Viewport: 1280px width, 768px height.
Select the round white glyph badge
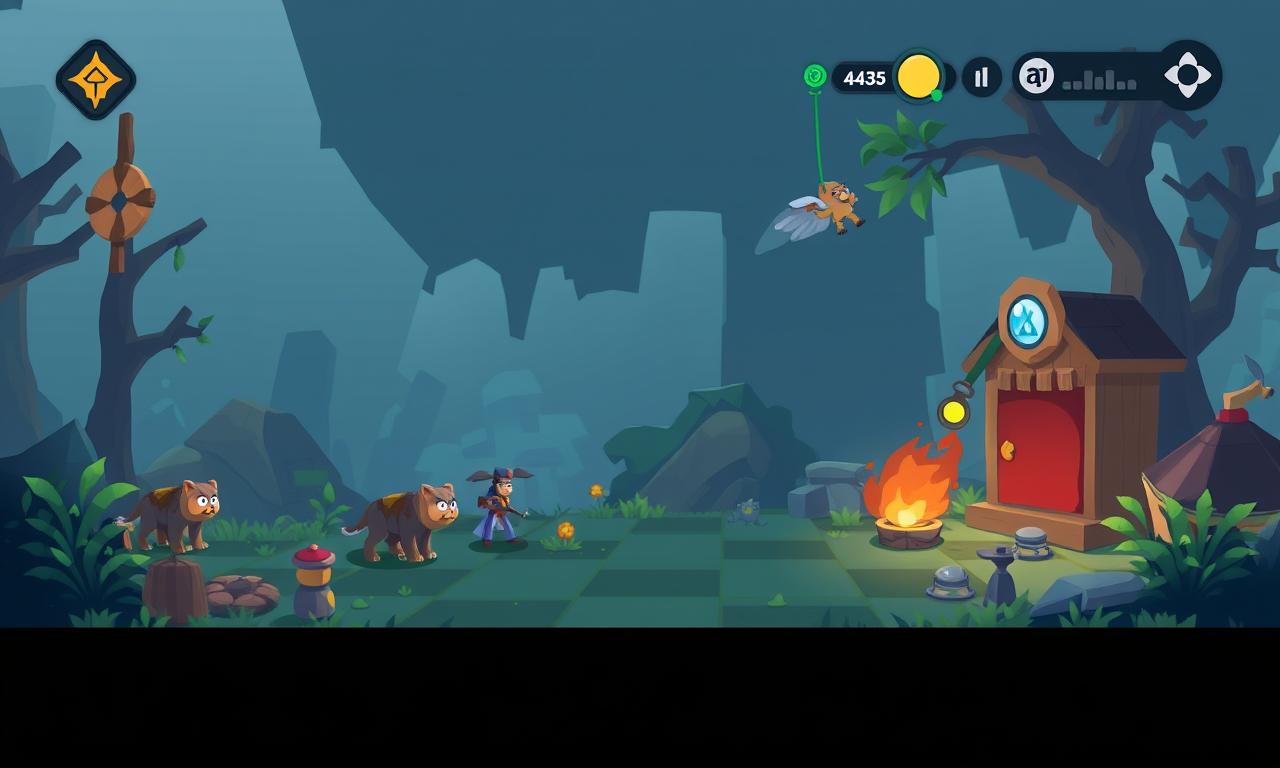point(1036,76)
